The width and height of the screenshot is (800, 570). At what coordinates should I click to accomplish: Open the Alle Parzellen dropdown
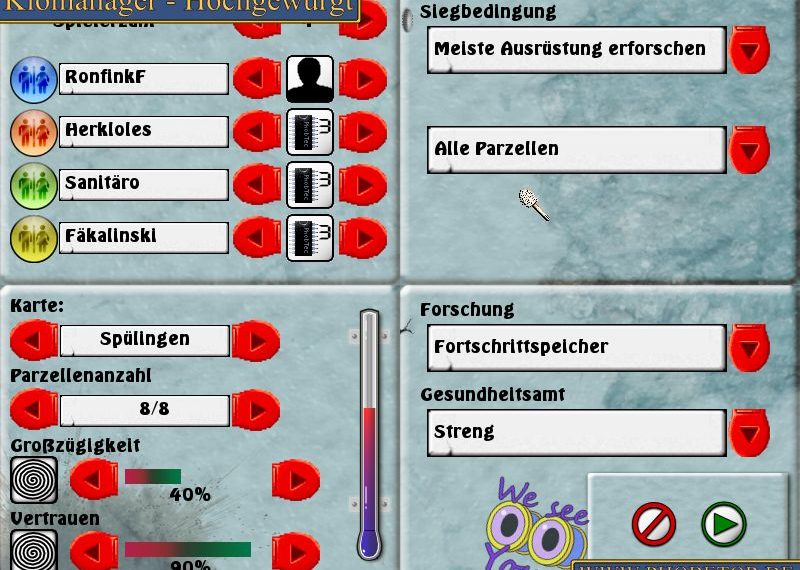click(749, 149)
